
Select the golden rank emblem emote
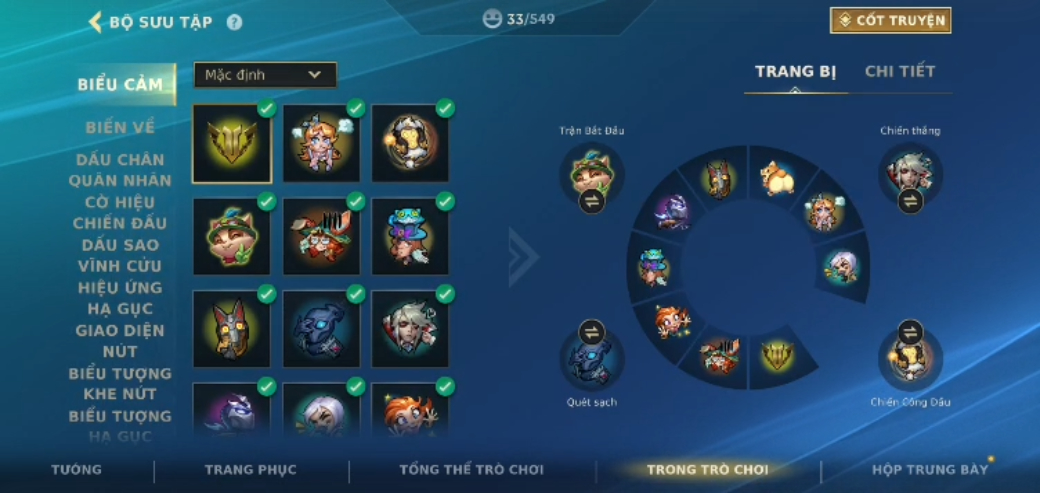pos(231,143)
